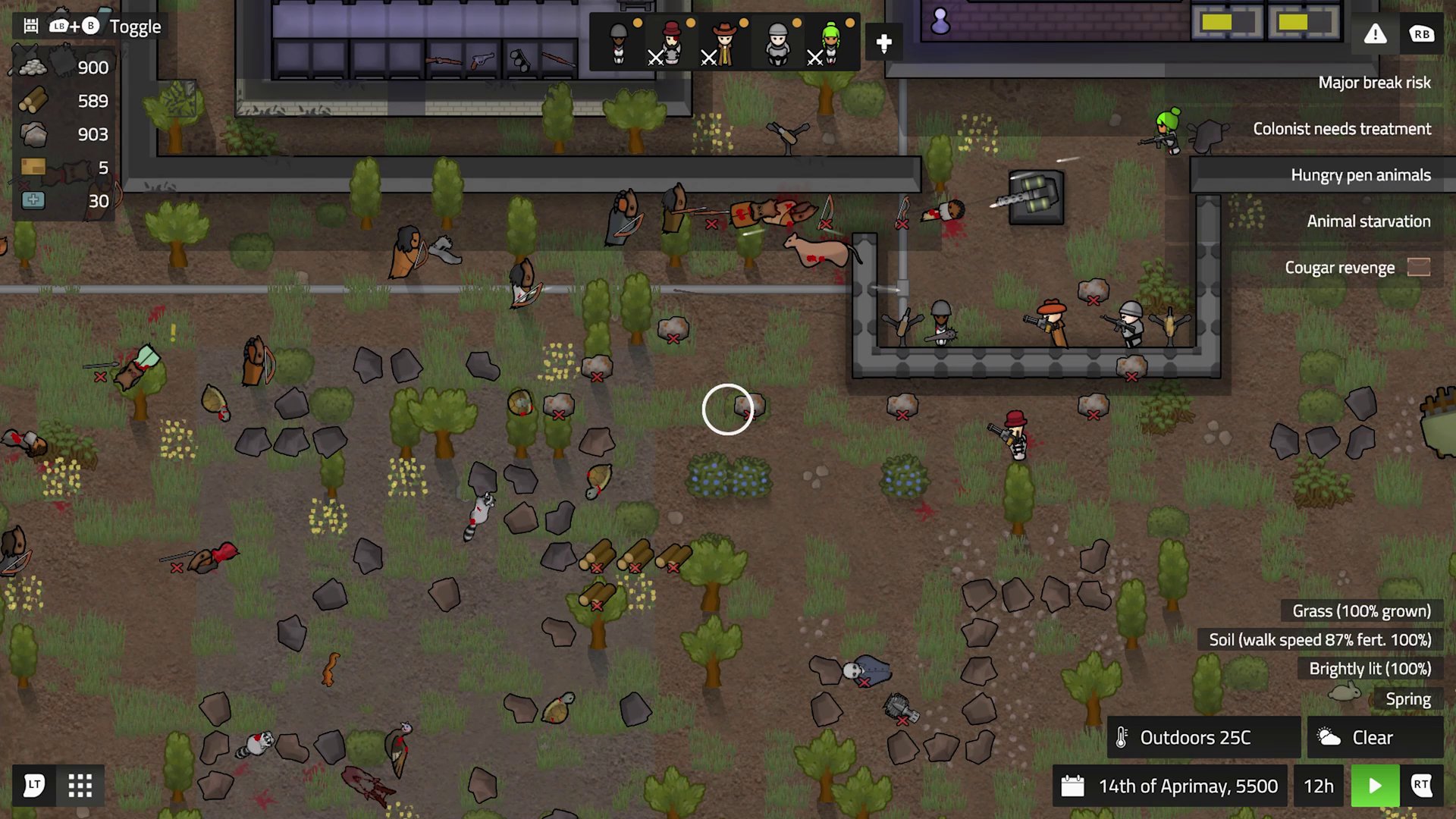Select the Outdoors temperature panel
Screen dimensions: 1456x819
[1203, 737]
